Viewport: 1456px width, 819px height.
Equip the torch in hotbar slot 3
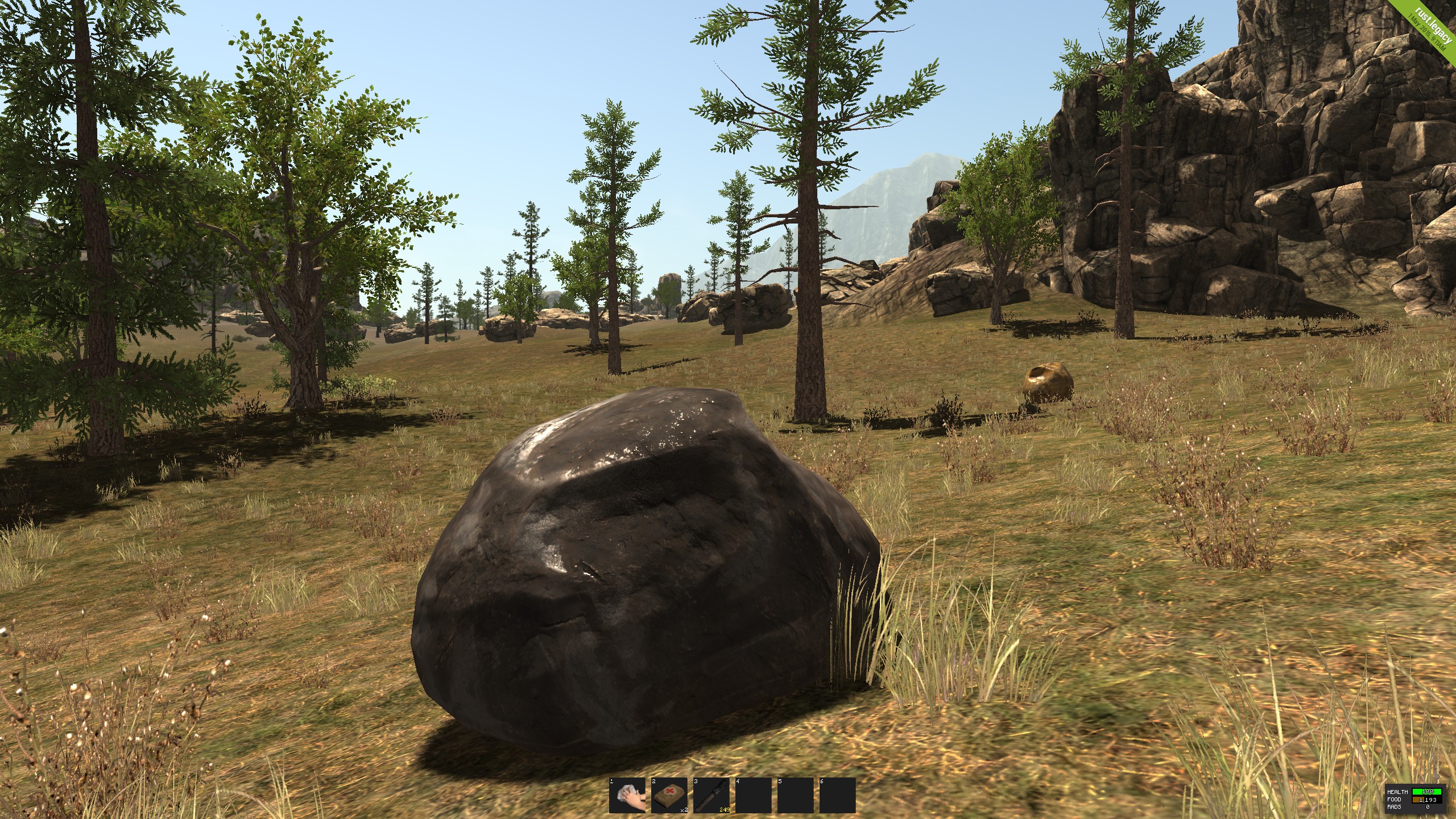pyautogui.click(x=711, y=795)
